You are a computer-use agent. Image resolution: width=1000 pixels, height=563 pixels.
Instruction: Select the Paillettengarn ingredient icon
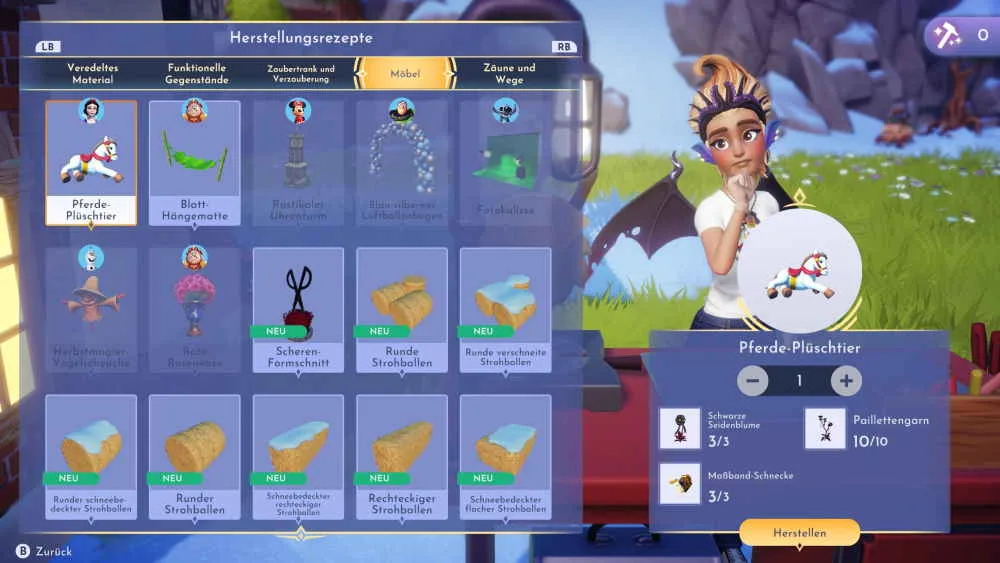point(825,428)
